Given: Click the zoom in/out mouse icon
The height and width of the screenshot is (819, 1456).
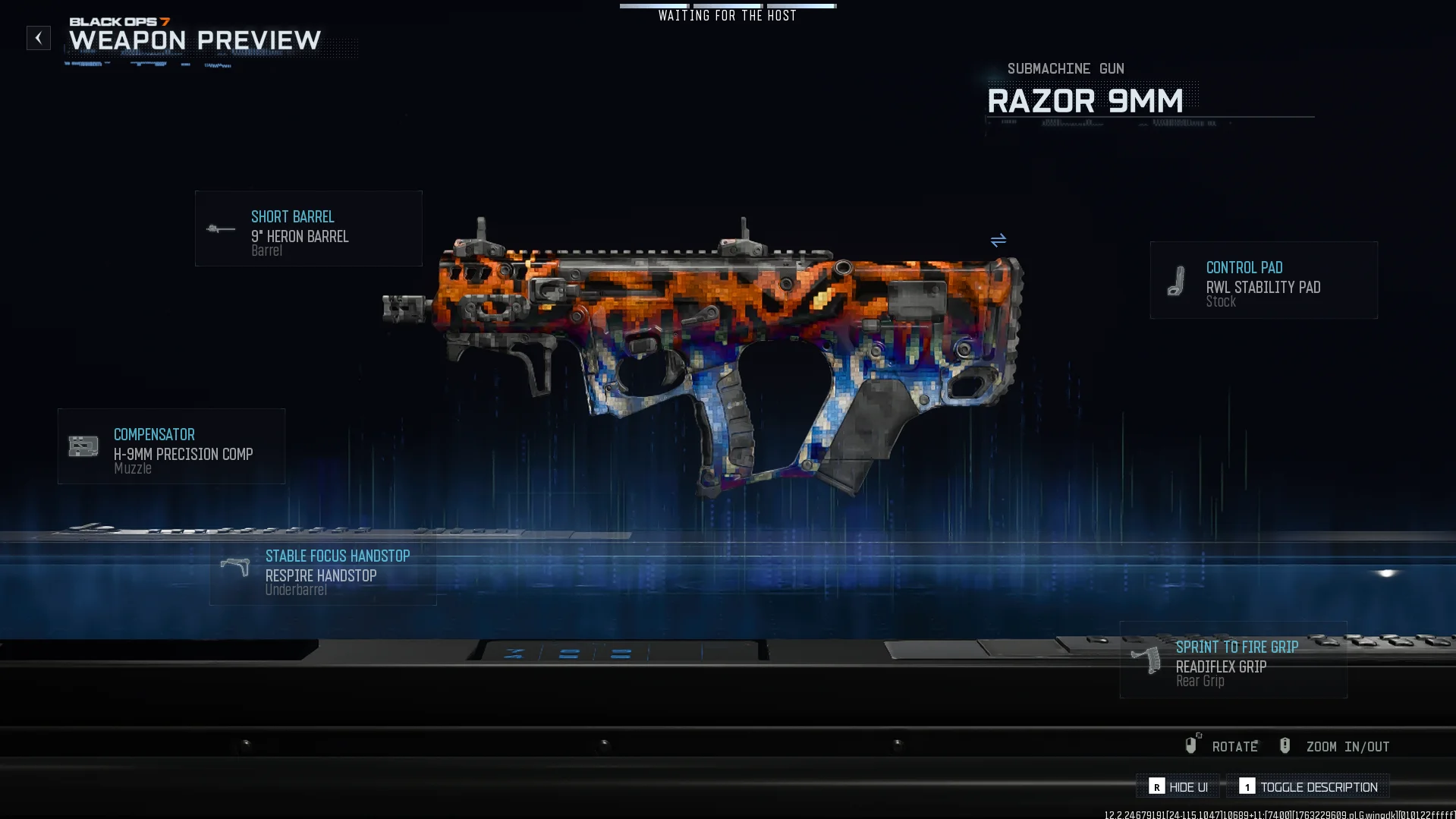Looking at the screenshot, I should 1285,745.
